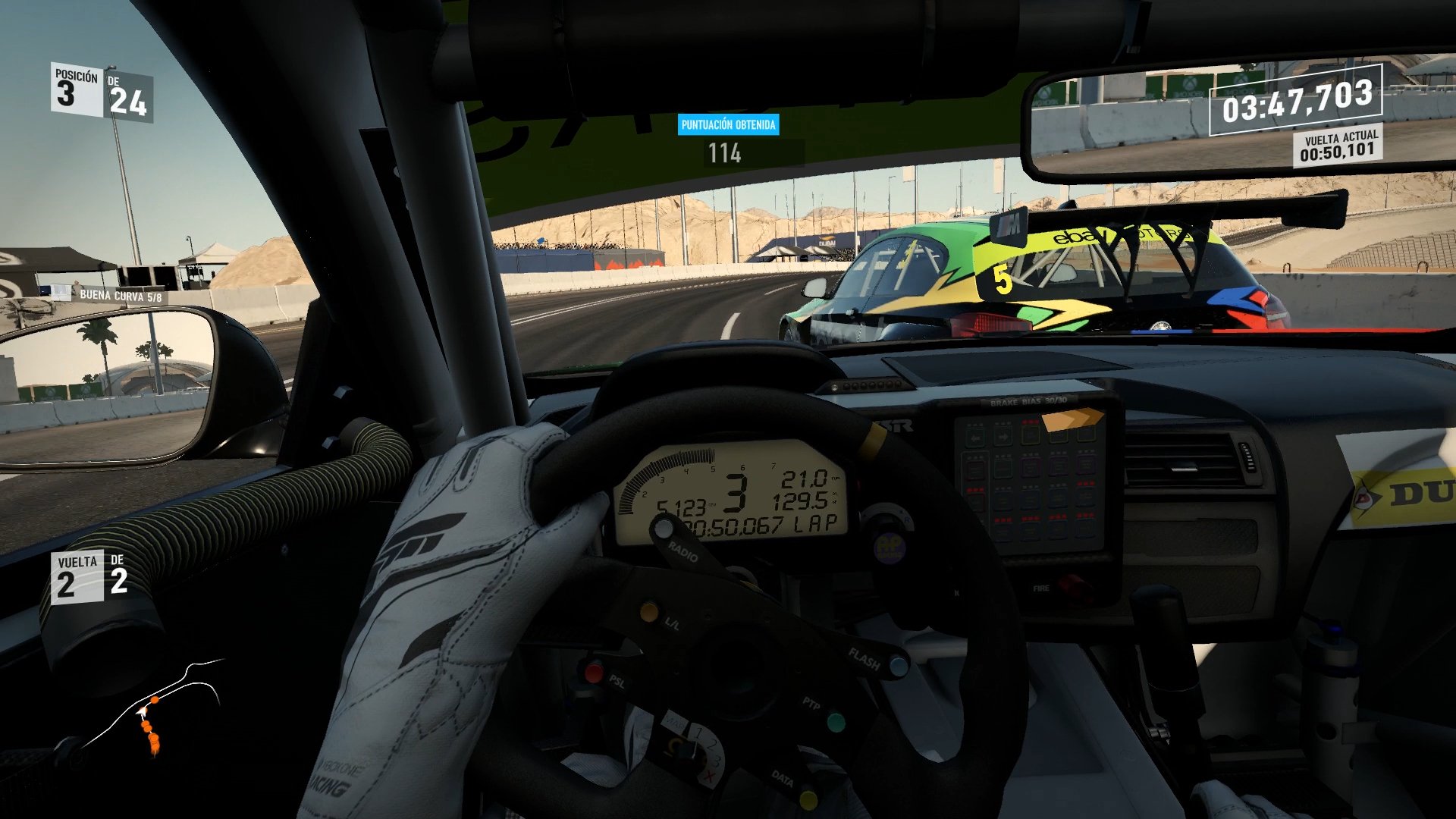Expand the PUNTUACIÓN OBTENIDA score banner
The height and width of the screenshot is (819, 1456).
click(728, 126)
